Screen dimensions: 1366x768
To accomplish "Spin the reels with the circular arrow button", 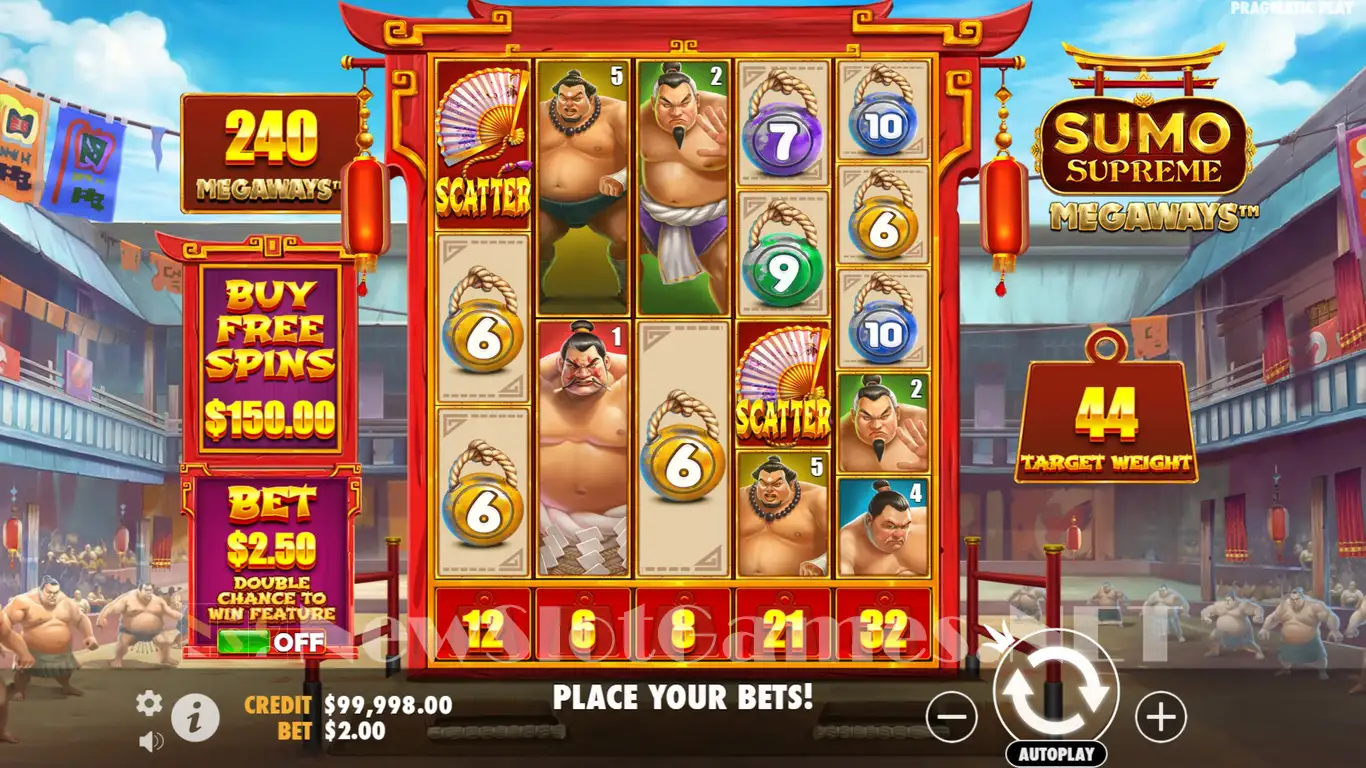I will coord(1056,691).
